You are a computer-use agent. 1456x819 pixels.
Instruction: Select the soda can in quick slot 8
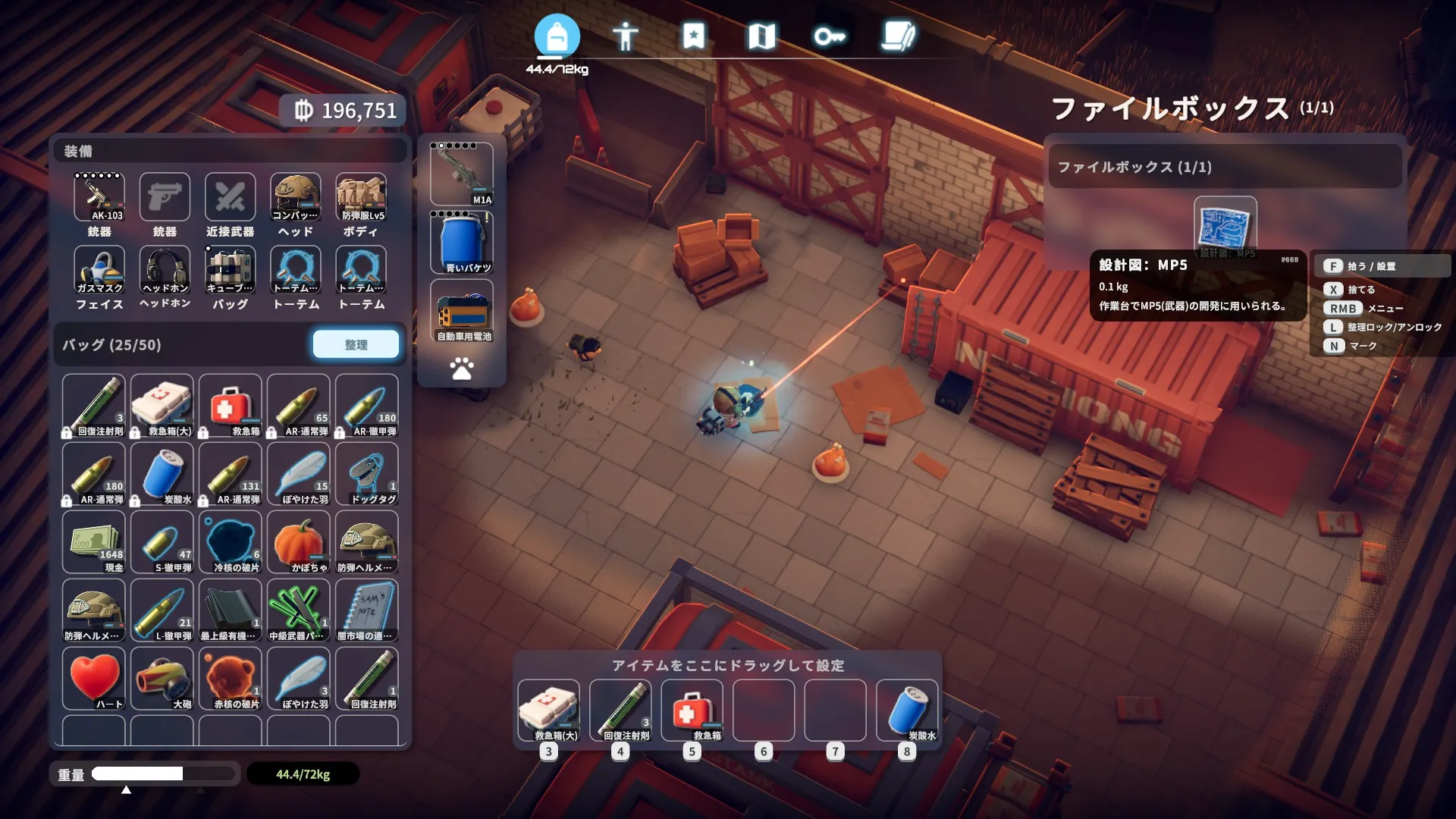point(907,710)
